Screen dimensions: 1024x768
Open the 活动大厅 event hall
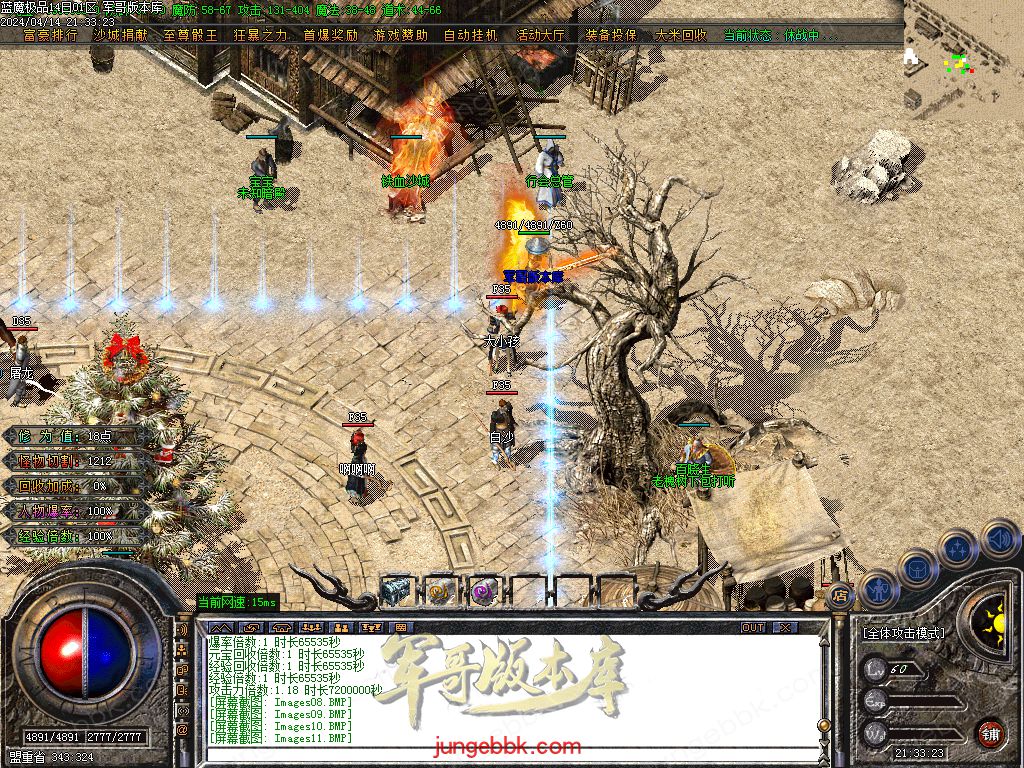(x=541, y=35)
